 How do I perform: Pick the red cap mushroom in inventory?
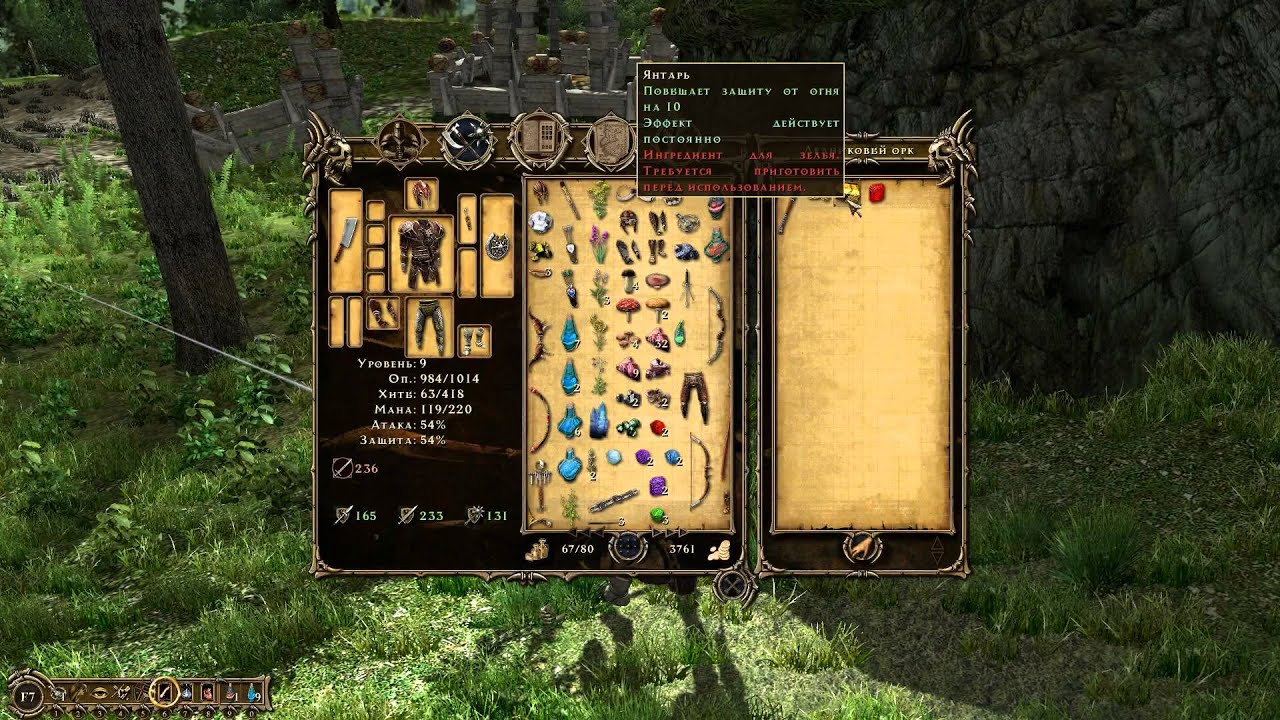(x=629, y=306)
